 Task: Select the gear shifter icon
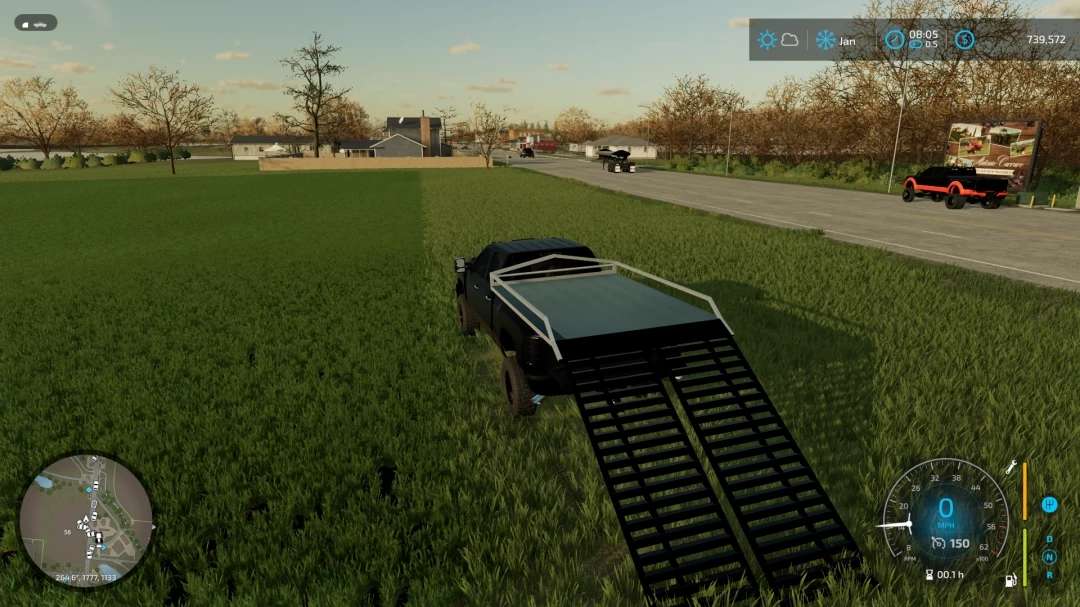pyautogui.click(x=1049, y=504)
